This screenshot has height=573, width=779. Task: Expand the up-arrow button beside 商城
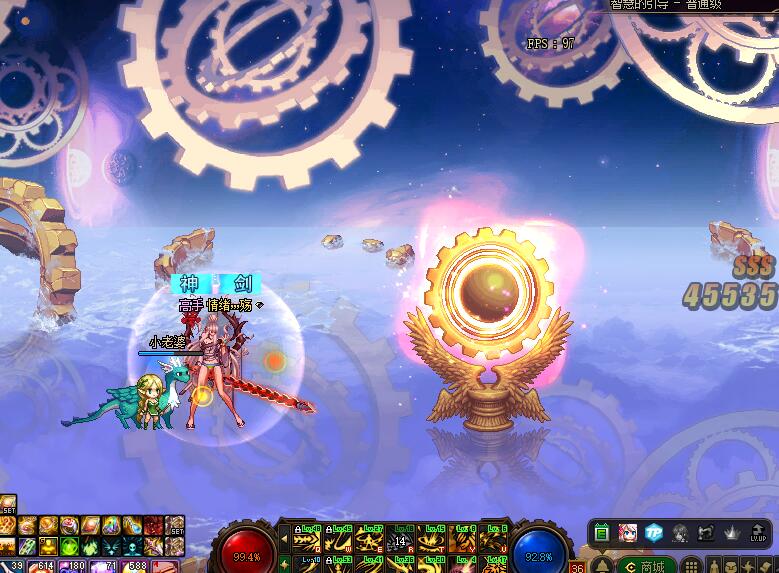603,566
